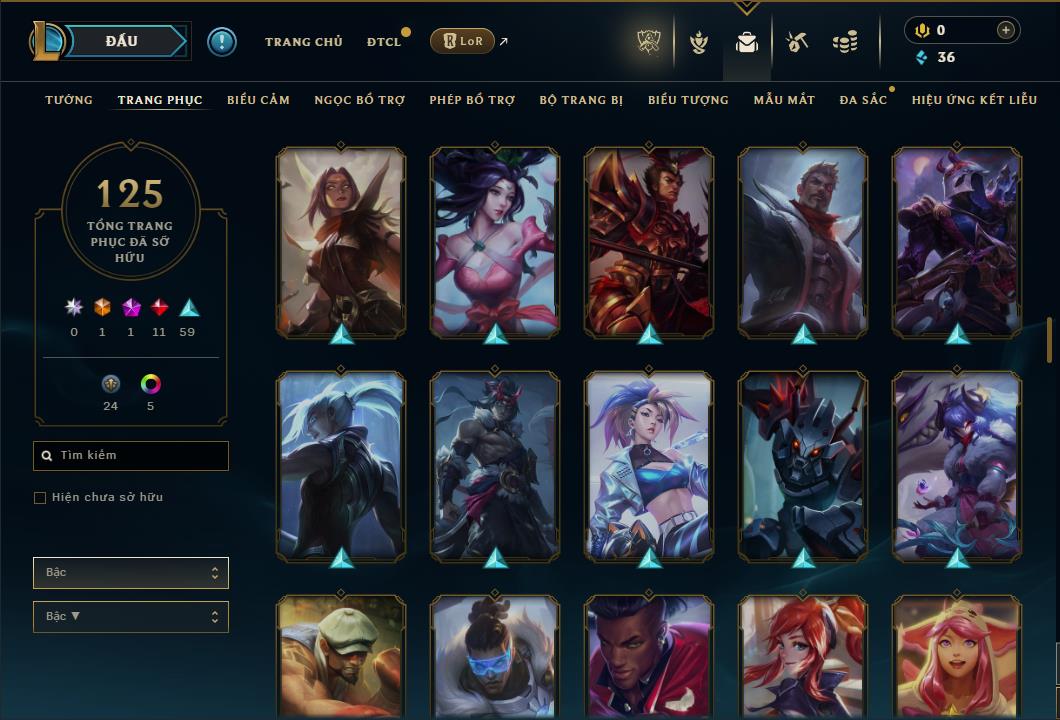1060x720 pixels.
Task: Open the BIỂU TƯỢNG icons tab
Action: coord(688,100)
